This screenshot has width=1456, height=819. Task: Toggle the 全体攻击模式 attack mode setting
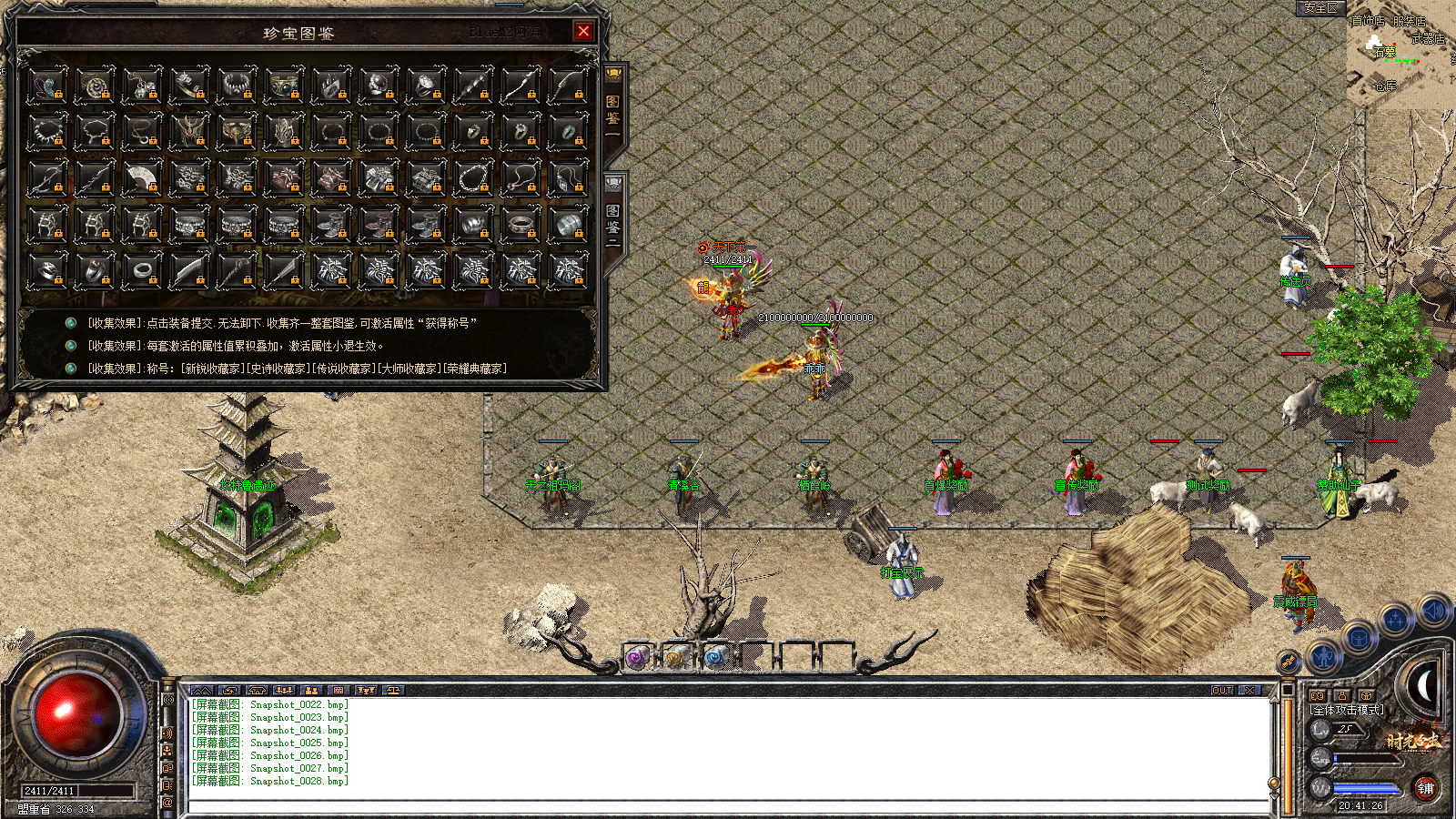pos(1348,710)
